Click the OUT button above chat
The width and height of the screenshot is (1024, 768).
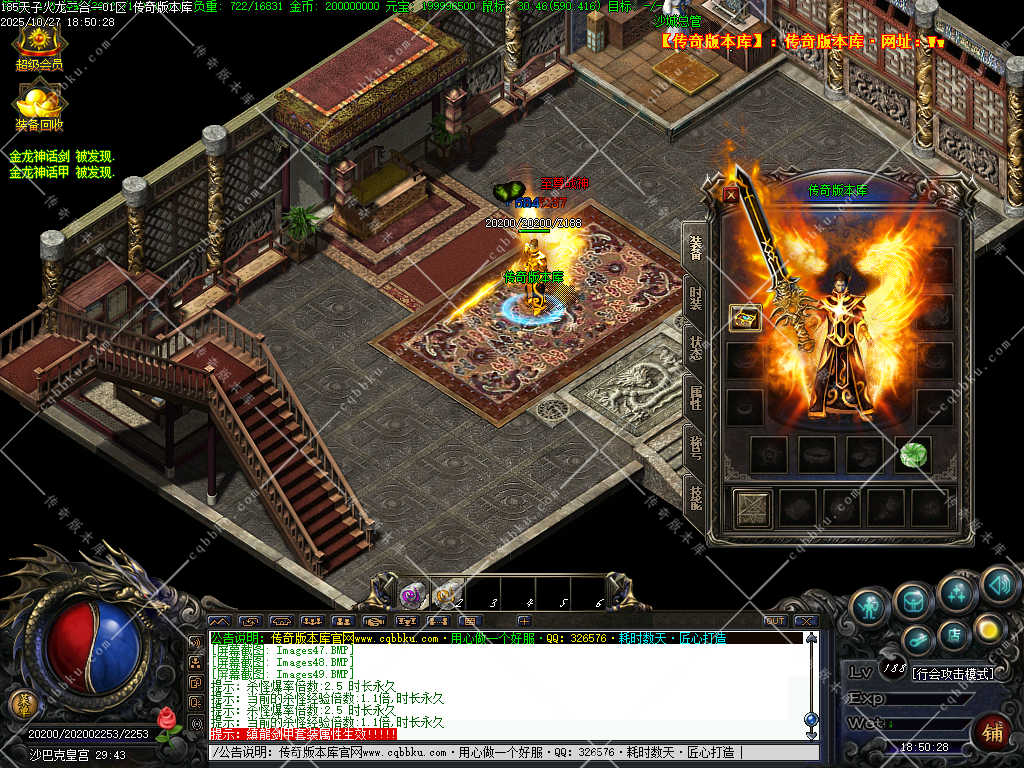tap(774, 621)
